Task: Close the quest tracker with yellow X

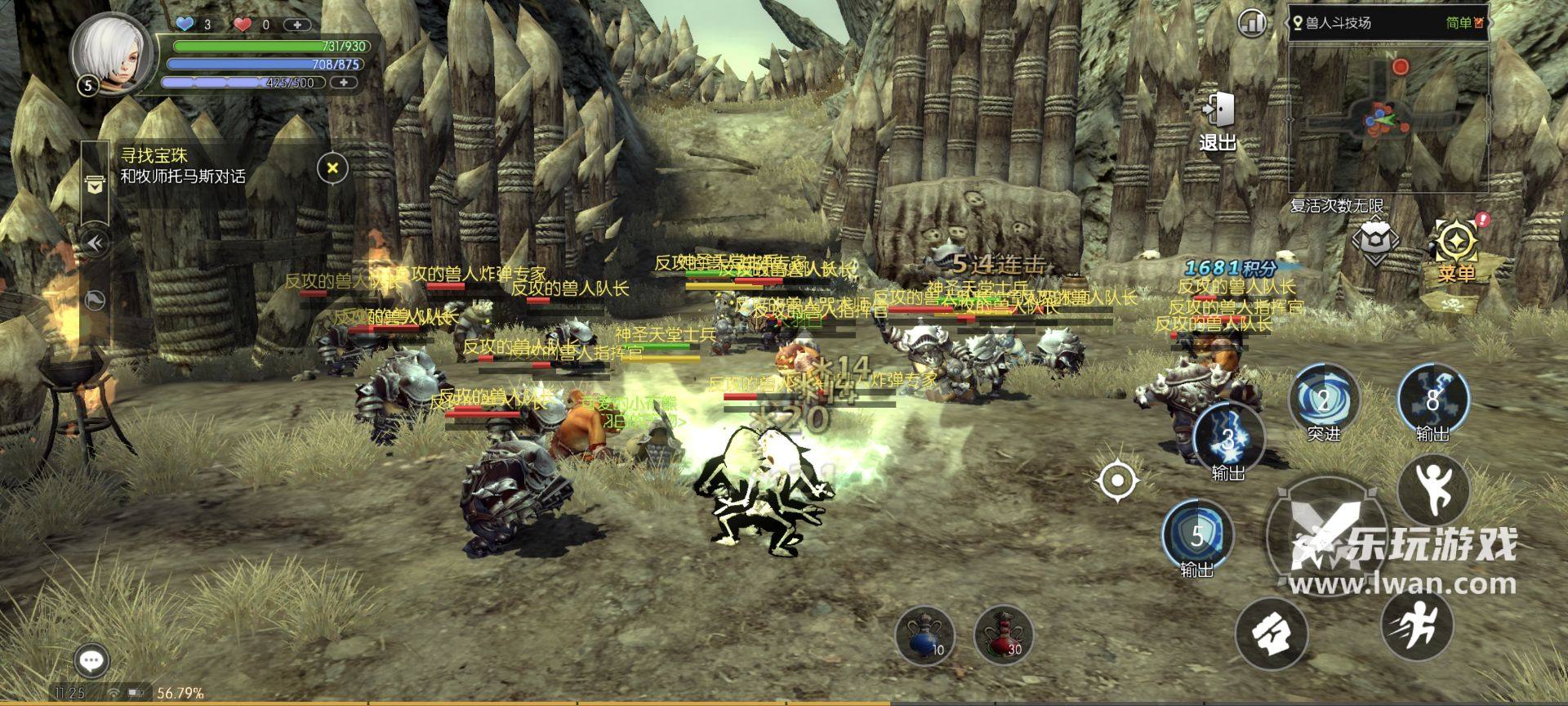Action: pyautogui.click(x=332, y=168)
